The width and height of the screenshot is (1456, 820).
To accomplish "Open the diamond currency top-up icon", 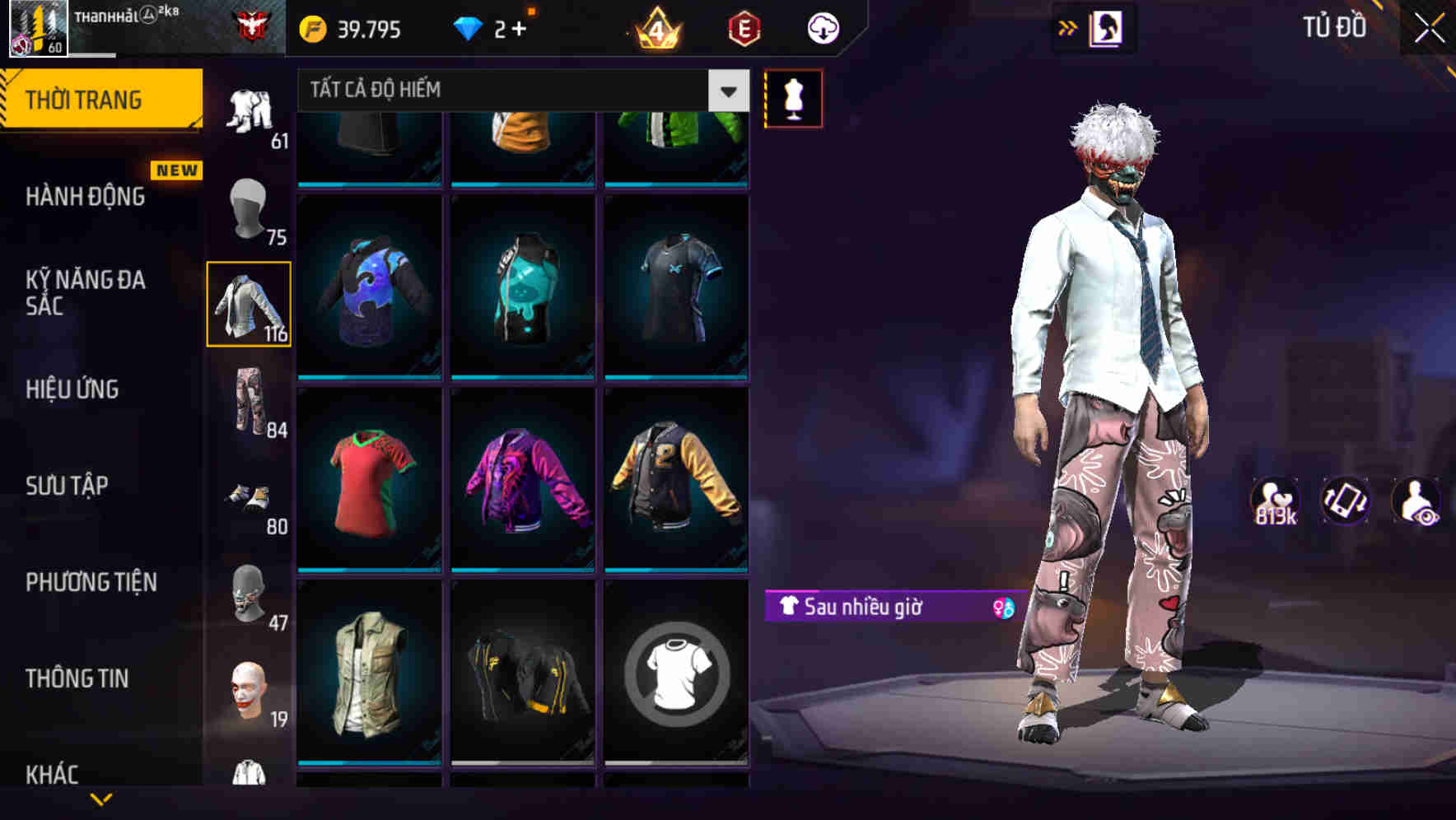I will point(469,27).
